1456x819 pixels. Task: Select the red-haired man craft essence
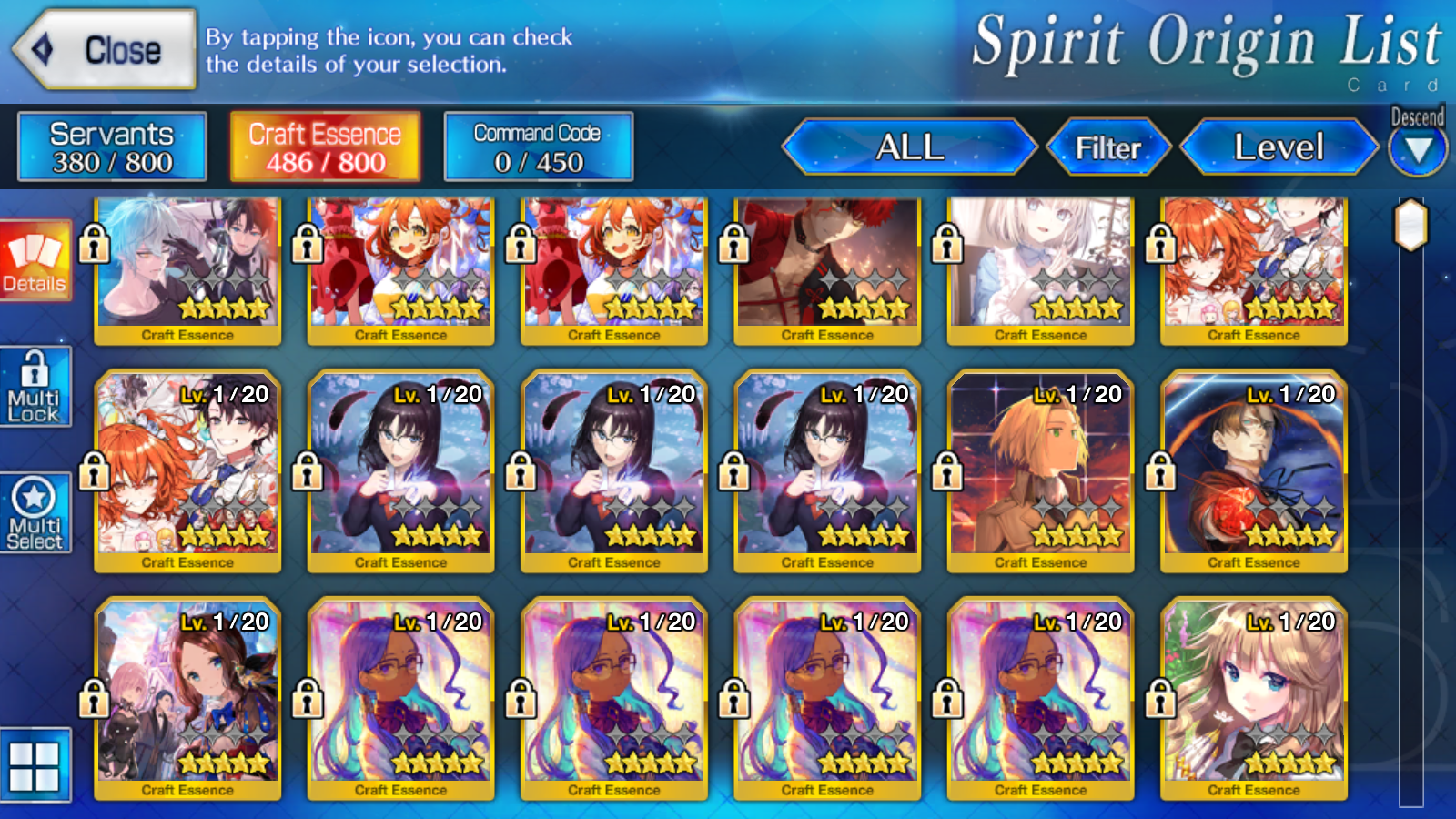pos(827,268)
